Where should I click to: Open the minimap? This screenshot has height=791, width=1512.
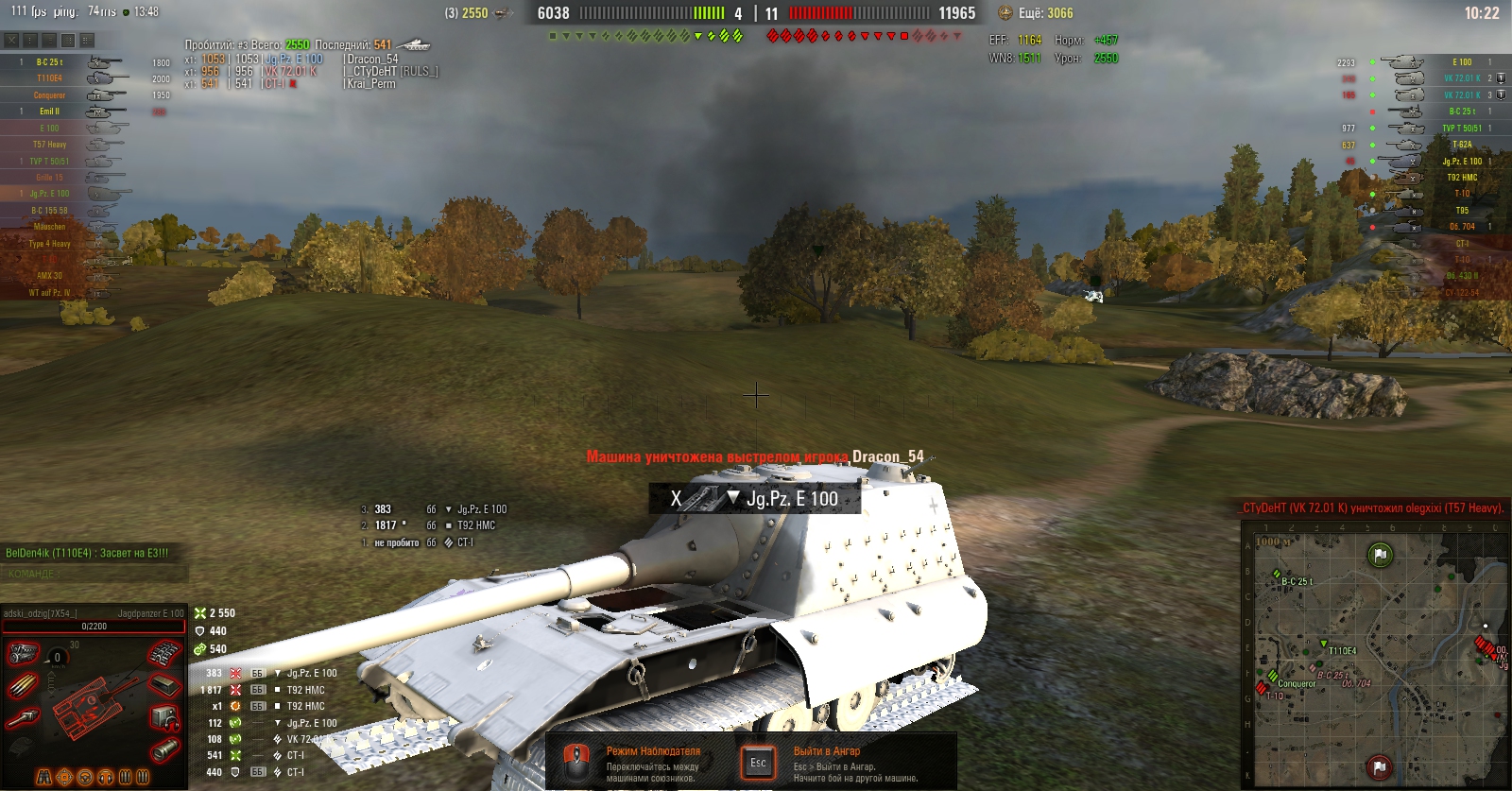(1376, 654)
